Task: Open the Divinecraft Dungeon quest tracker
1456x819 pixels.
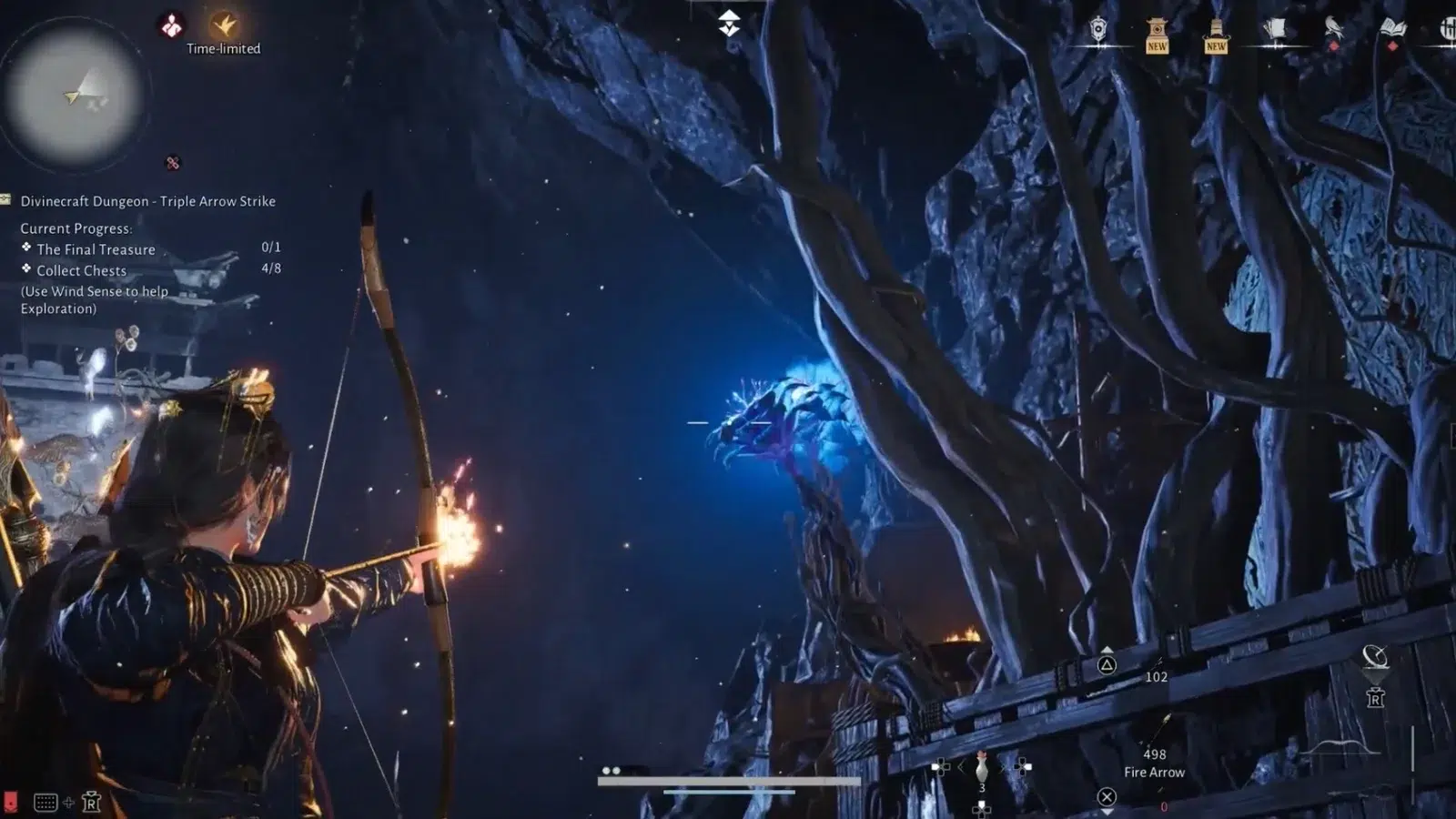Action: (147, 201)
